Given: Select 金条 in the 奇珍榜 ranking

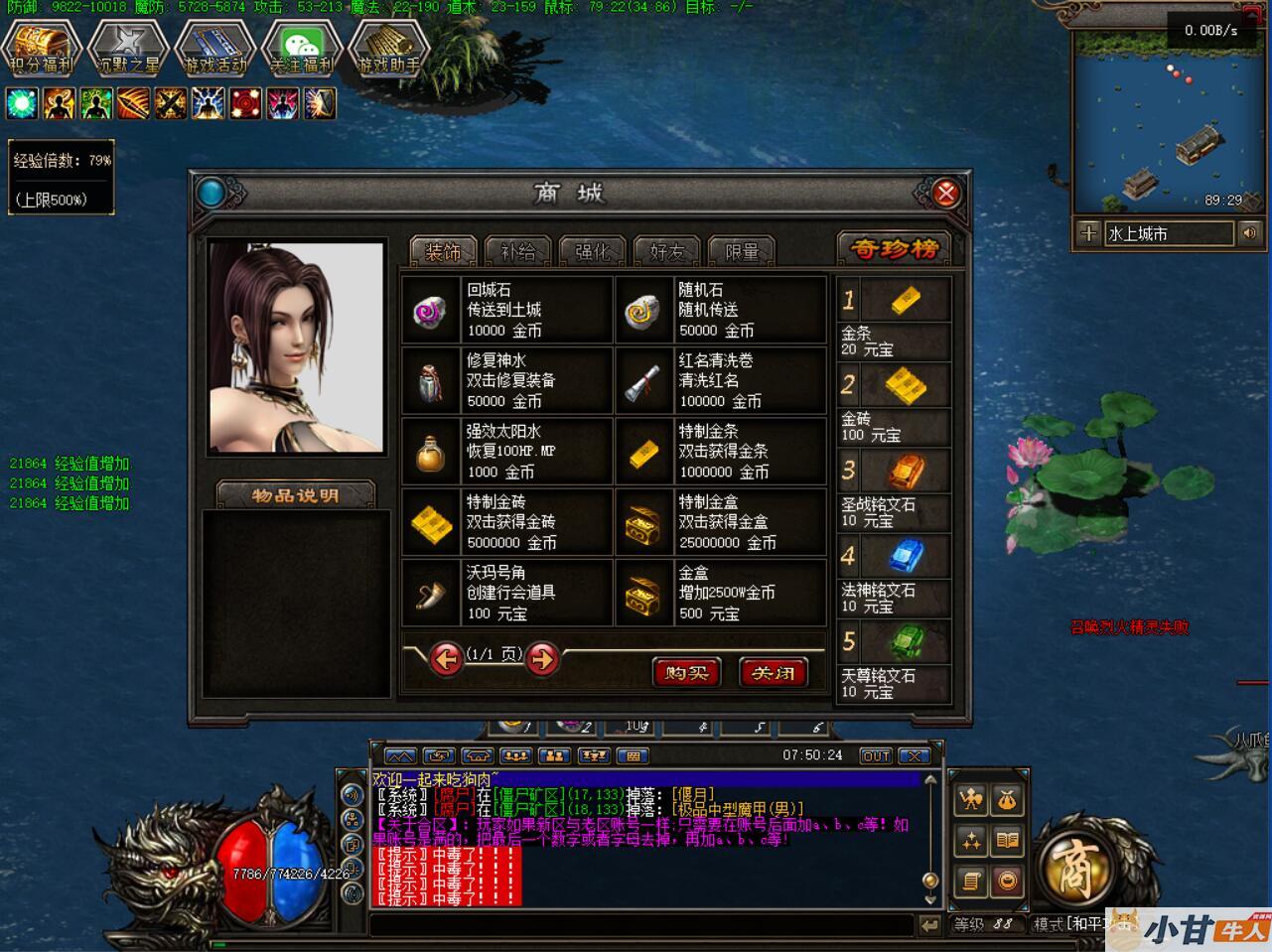Looking at the screenshot, I should click(894, 318).
